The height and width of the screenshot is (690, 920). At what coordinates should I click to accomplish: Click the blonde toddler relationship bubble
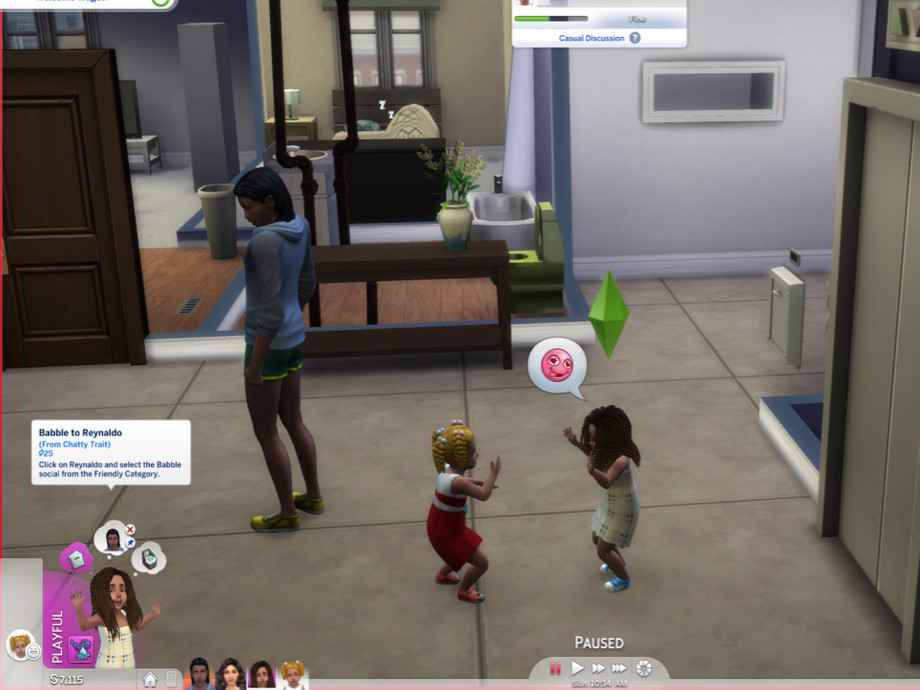18,646
